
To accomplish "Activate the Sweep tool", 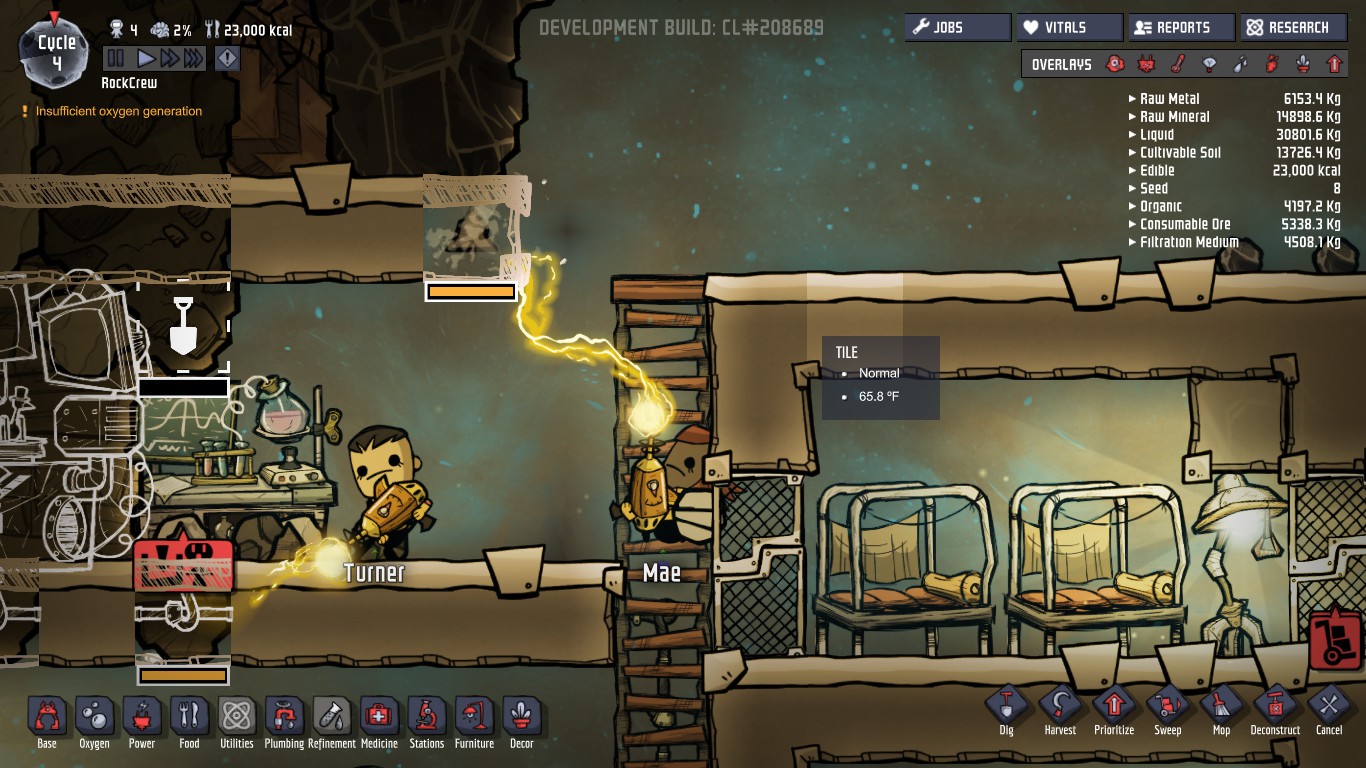I will pos(1168,707).
